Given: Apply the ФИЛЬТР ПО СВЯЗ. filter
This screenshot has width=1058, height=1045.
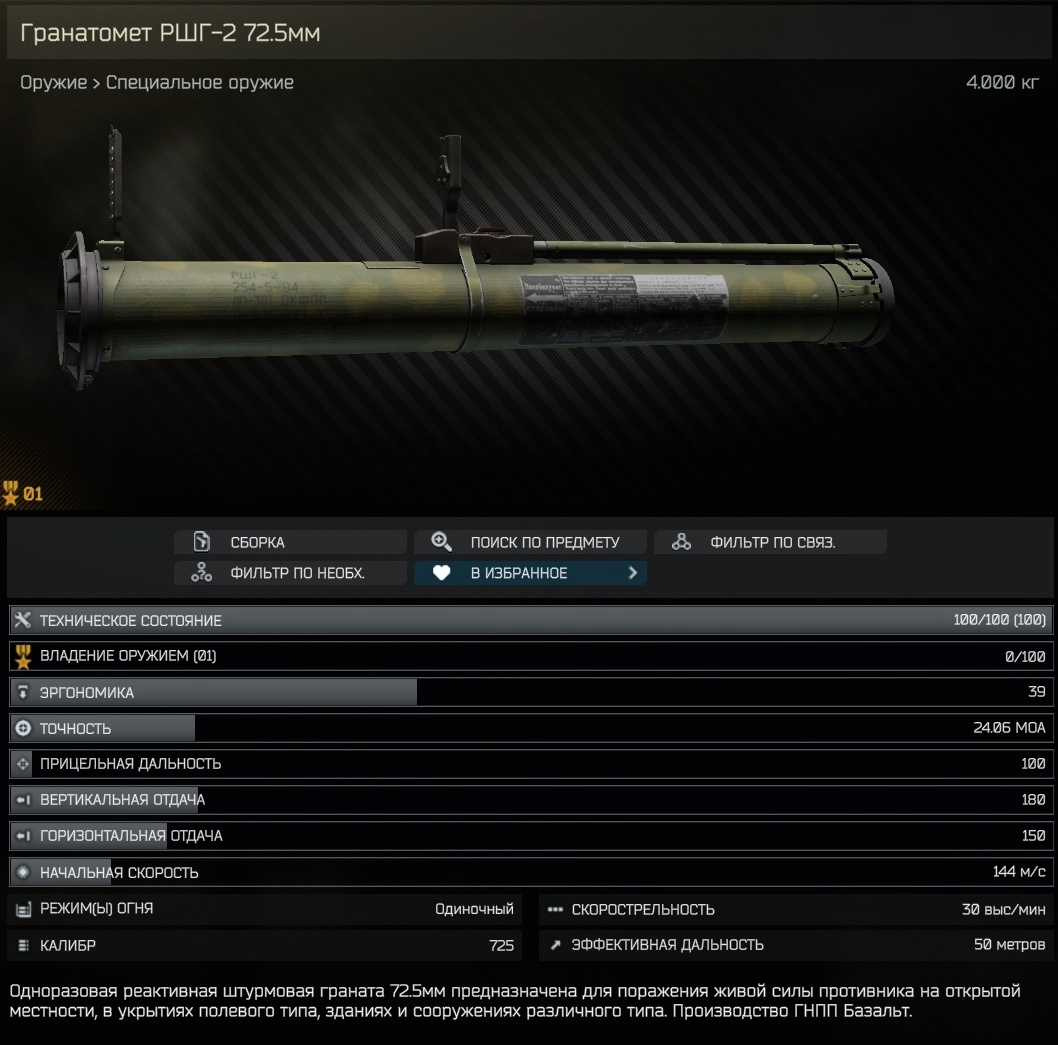Looking at the screenshot, I should coord(770,542).
